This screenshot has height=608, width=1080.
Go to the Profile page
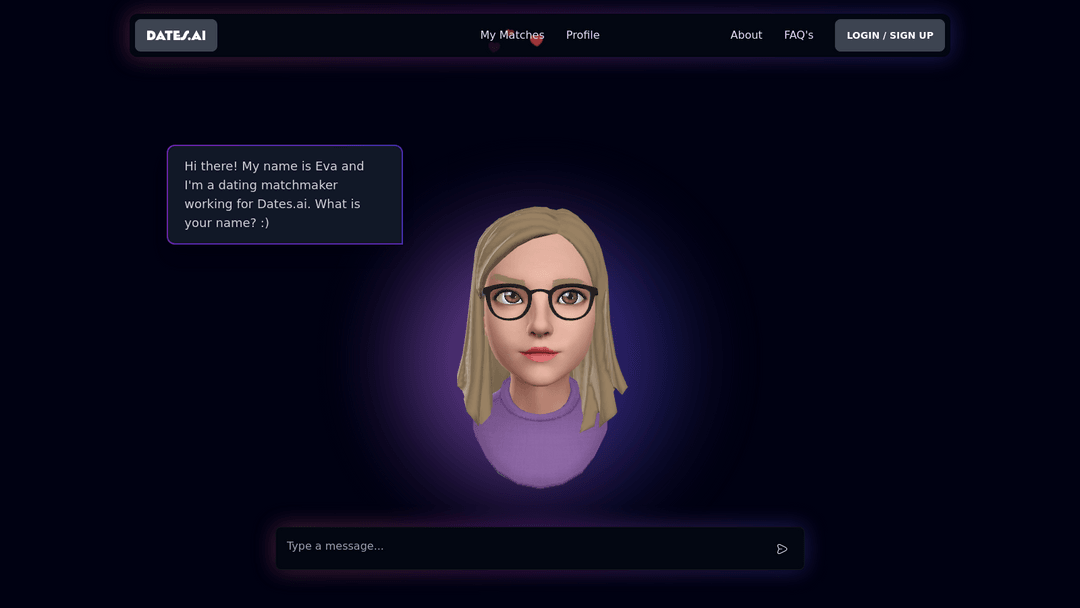583,35
